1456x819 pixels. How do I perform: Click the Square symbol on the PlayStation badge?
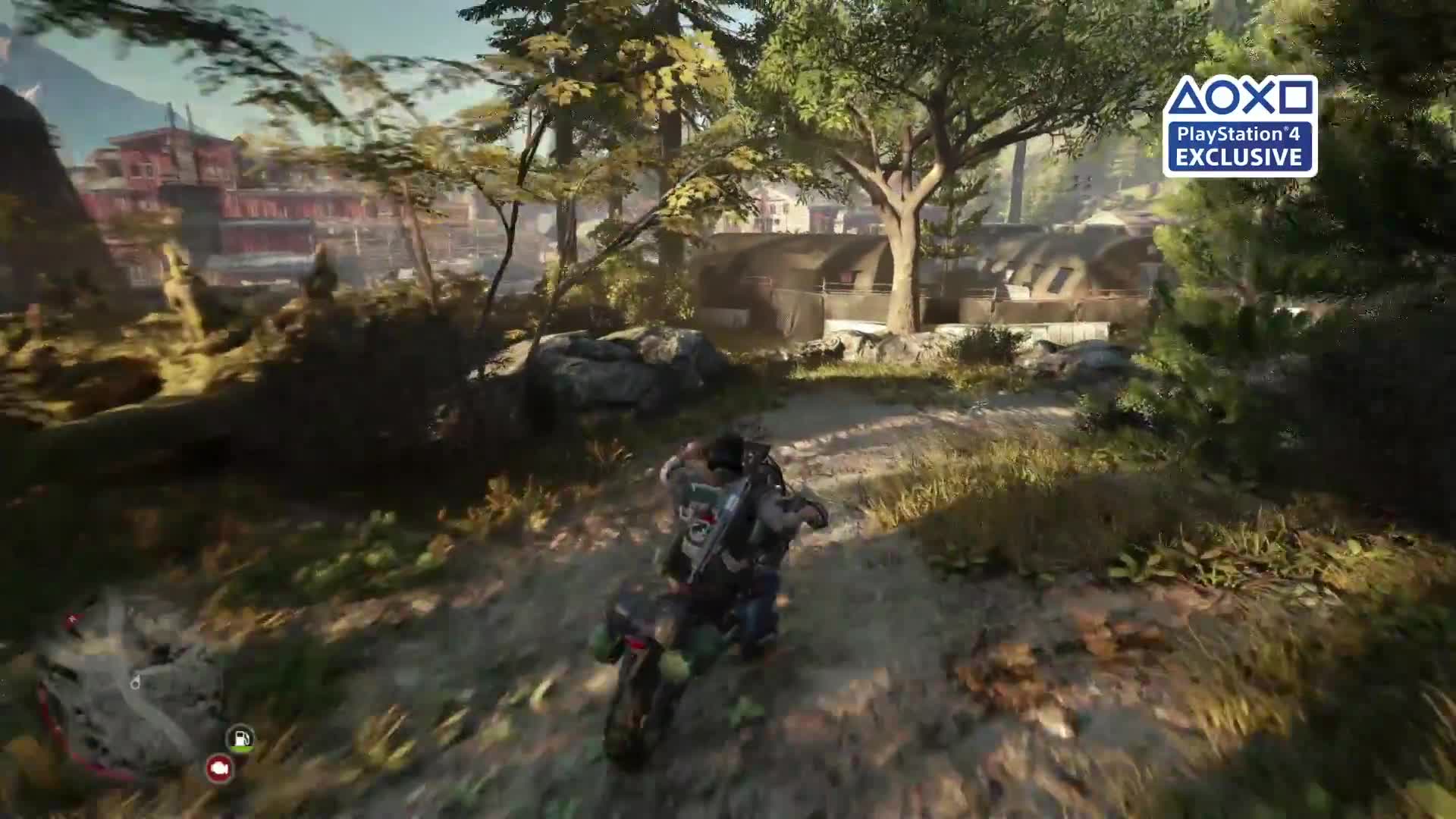(1296, 97)
